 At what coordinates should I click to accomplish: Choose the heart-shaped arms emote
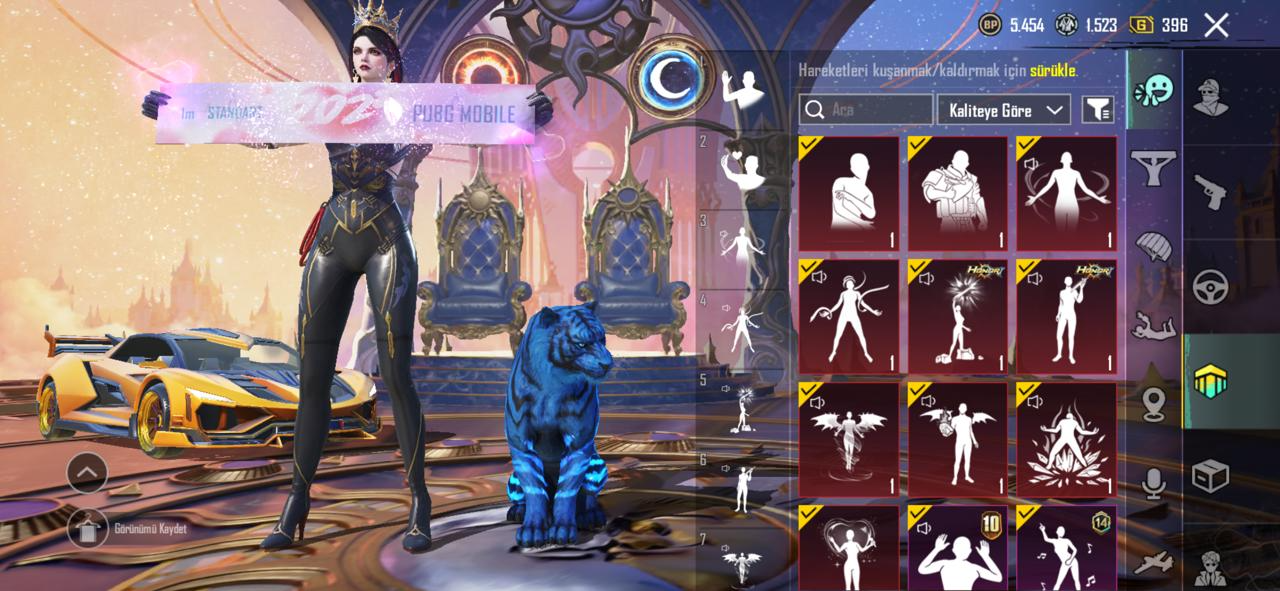pyautogui.click(x=849, y=548)
